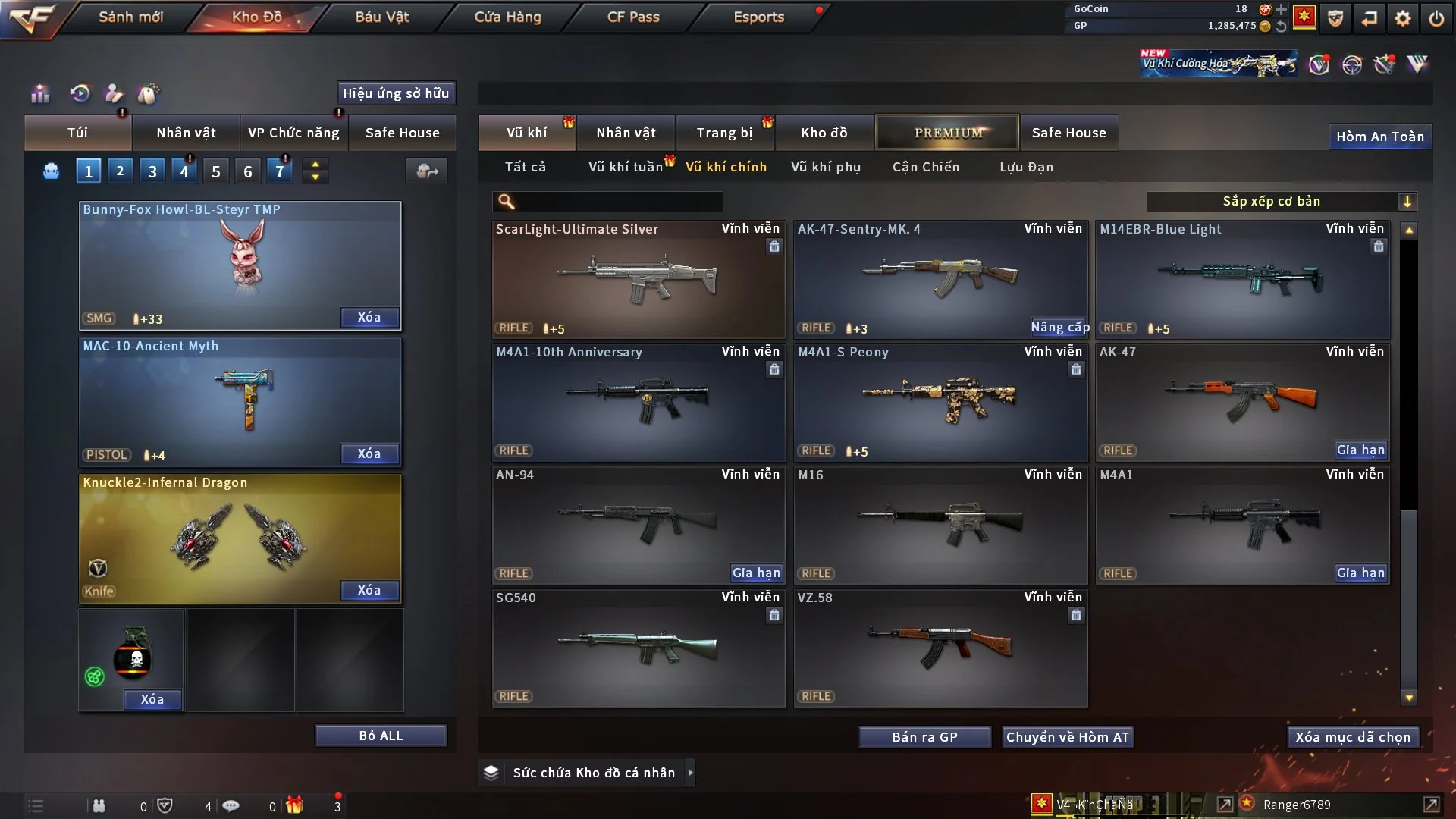Select the PREMIUM tab
This screenshot has height=819, width=1456.
[948, 133]
